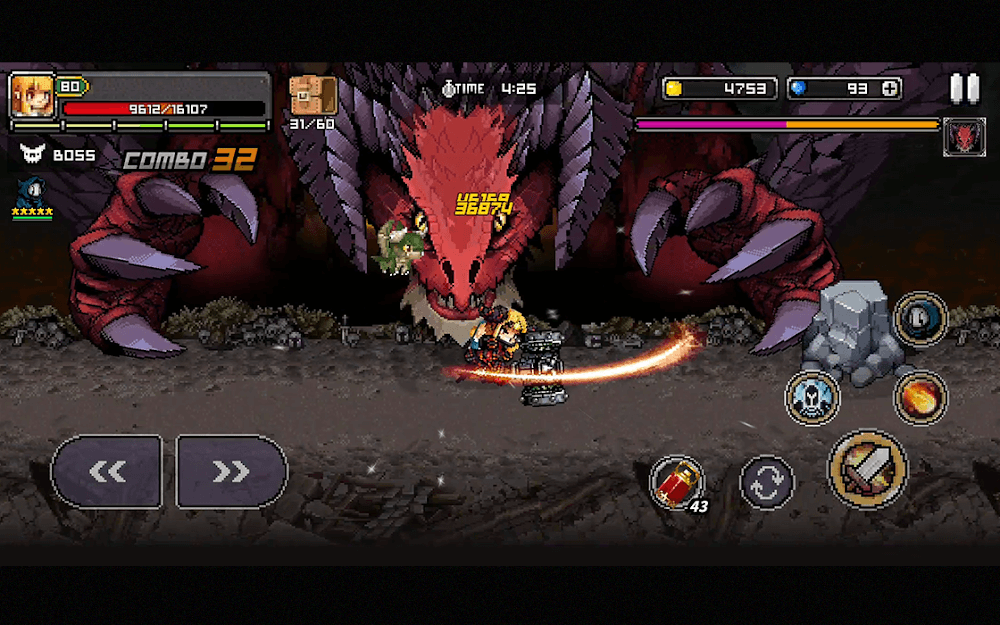The width and height of the screenshot is (1000, 625).
Task: Click the red dragon boss portrait
Action: click(964, 137)
